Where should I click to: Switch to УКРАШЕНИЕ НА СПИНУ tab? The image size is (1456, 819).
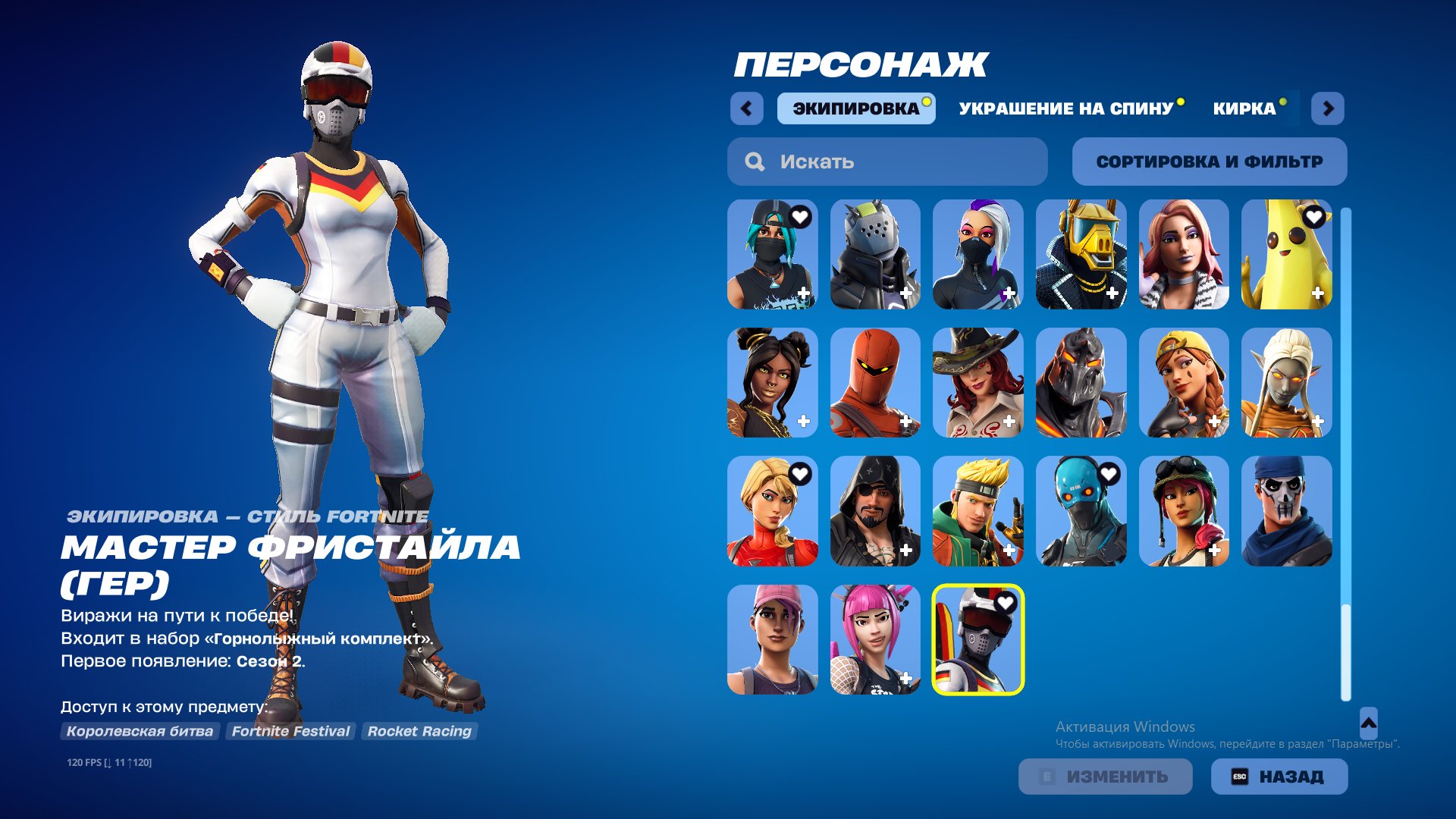pyautogui.click(x=1065, y=108)
